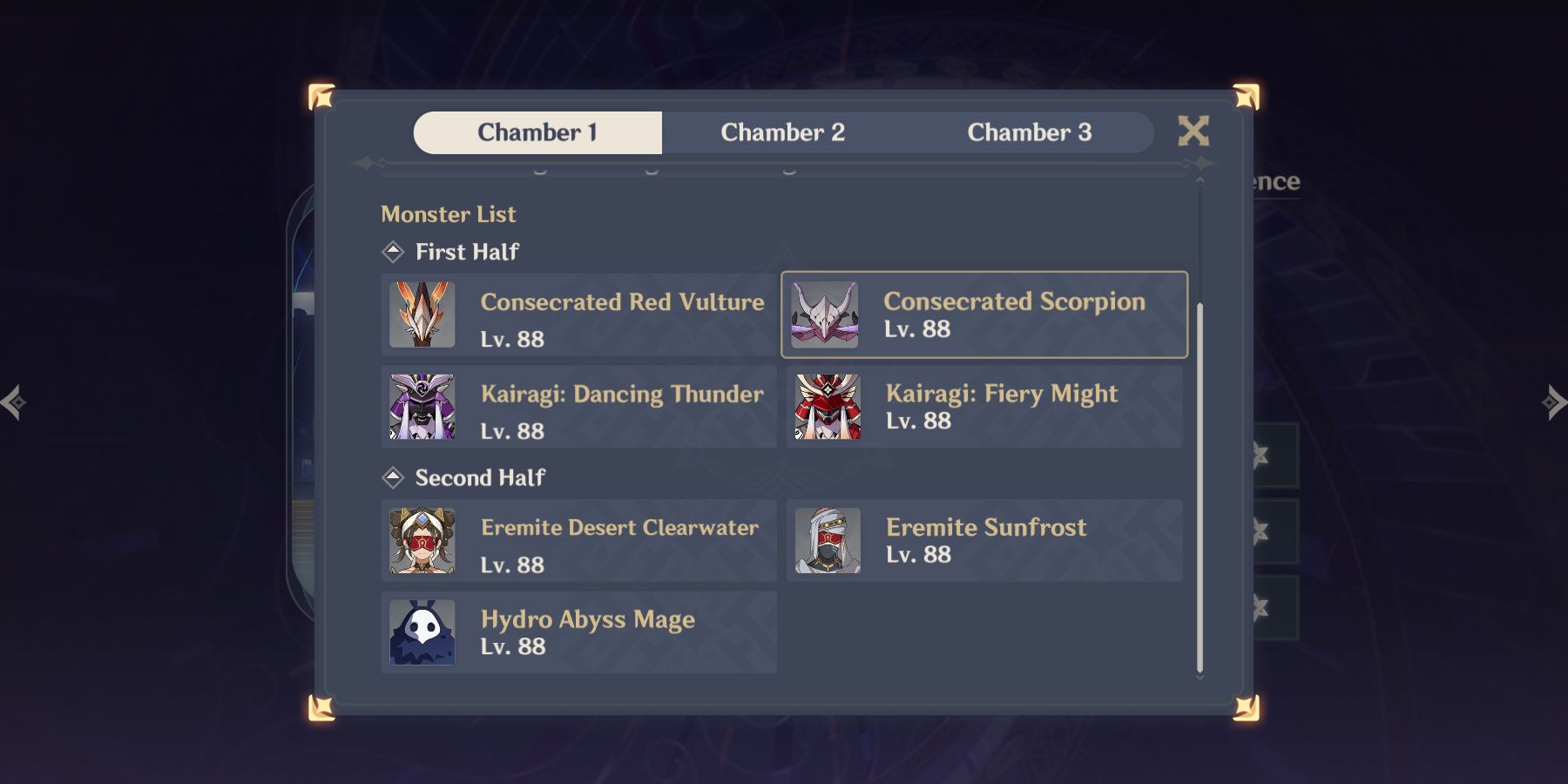This screenshot has height=784, width=1568.
Task: Select the Eremite Desert Clearwater portrait
Action: coord(421,540)
